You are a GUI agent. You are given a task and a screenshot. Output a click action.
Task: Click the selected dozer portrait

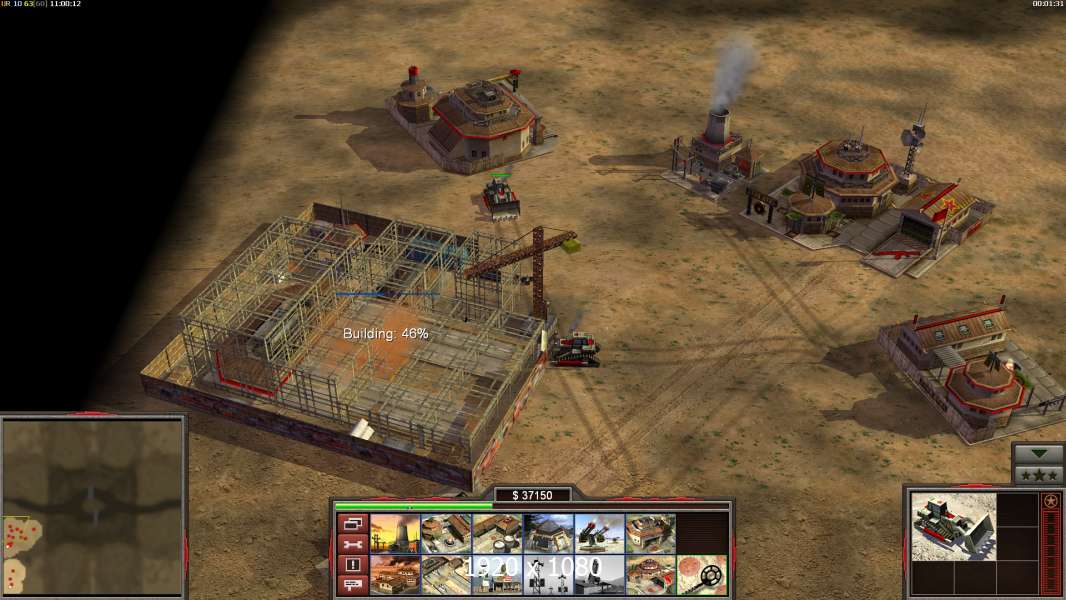click(954, 526)
